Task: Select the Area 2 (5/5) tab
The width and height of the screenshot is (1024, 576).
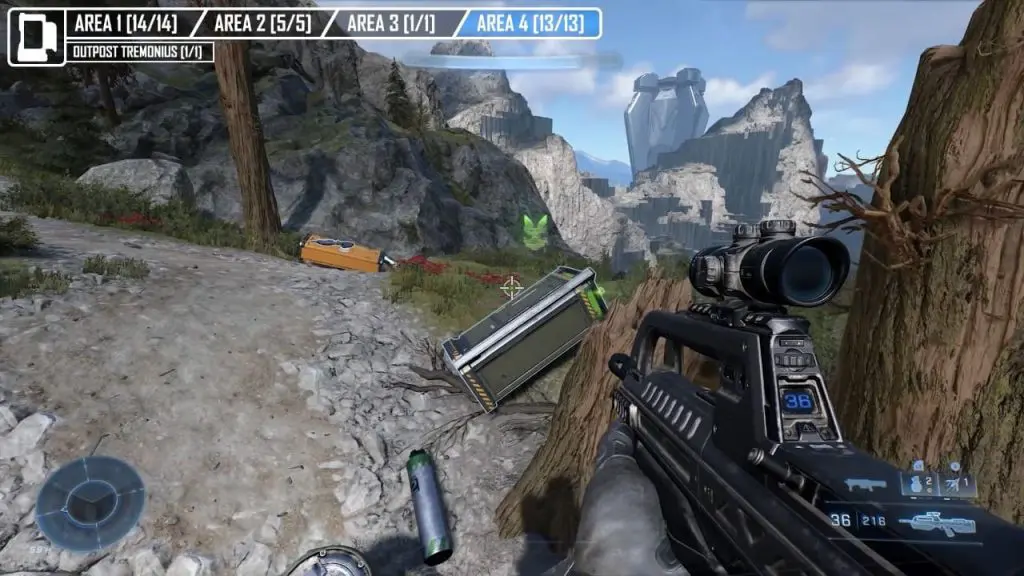Action: click(x=262, y=23)
